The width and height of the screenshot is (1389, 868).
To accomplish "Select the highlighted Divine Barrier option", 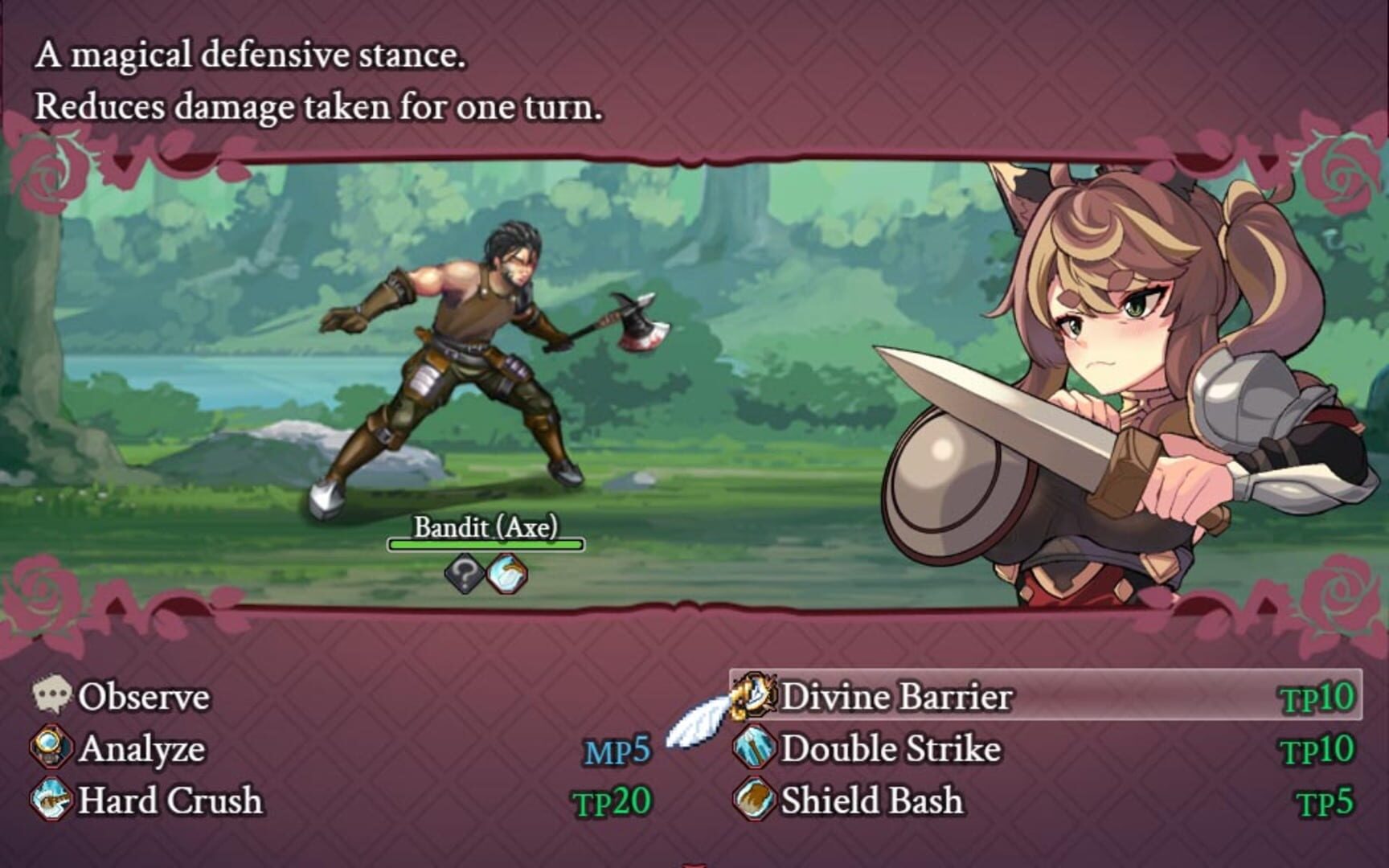I will click(896, 694).
